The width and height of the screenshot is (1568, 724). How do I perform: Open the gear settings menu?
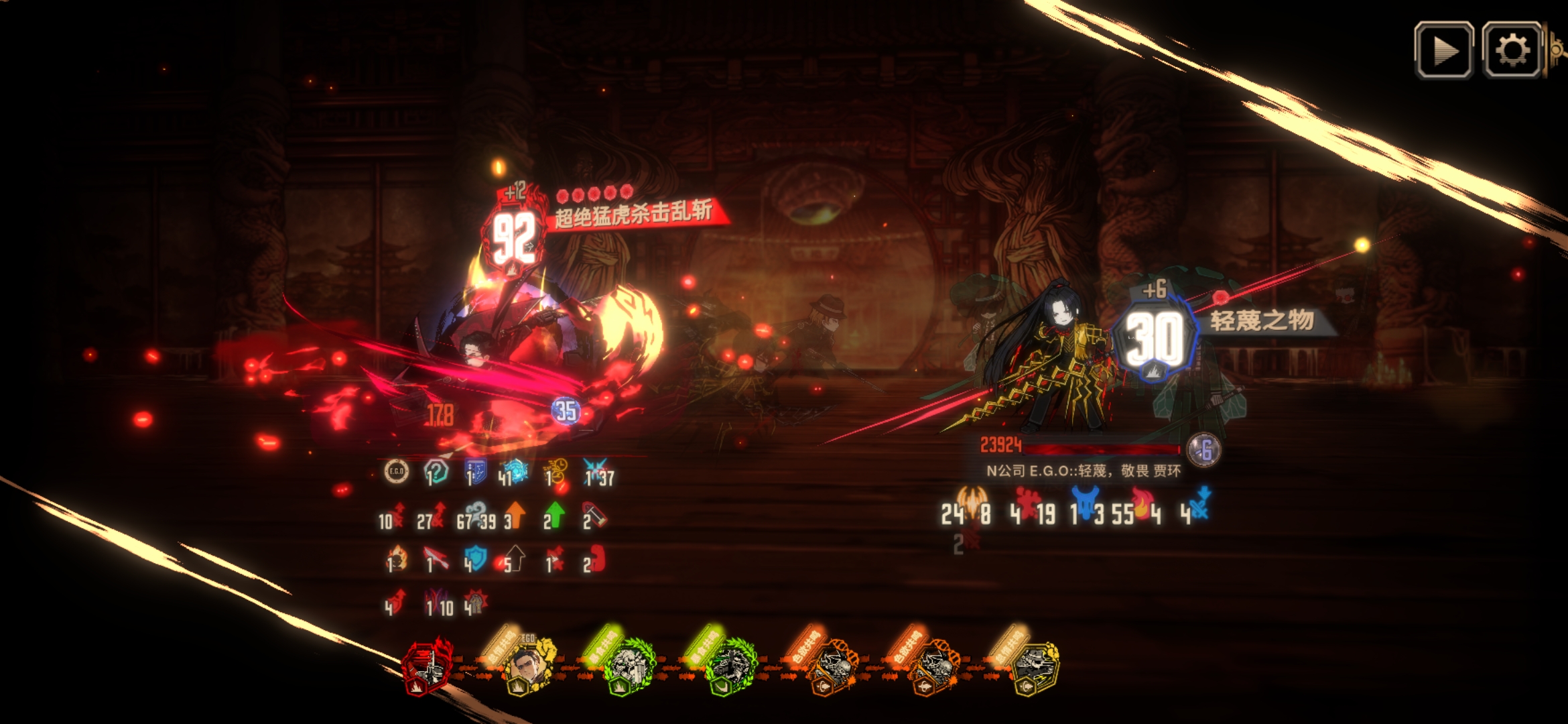pyautogui.click(x=1511, y=50)
